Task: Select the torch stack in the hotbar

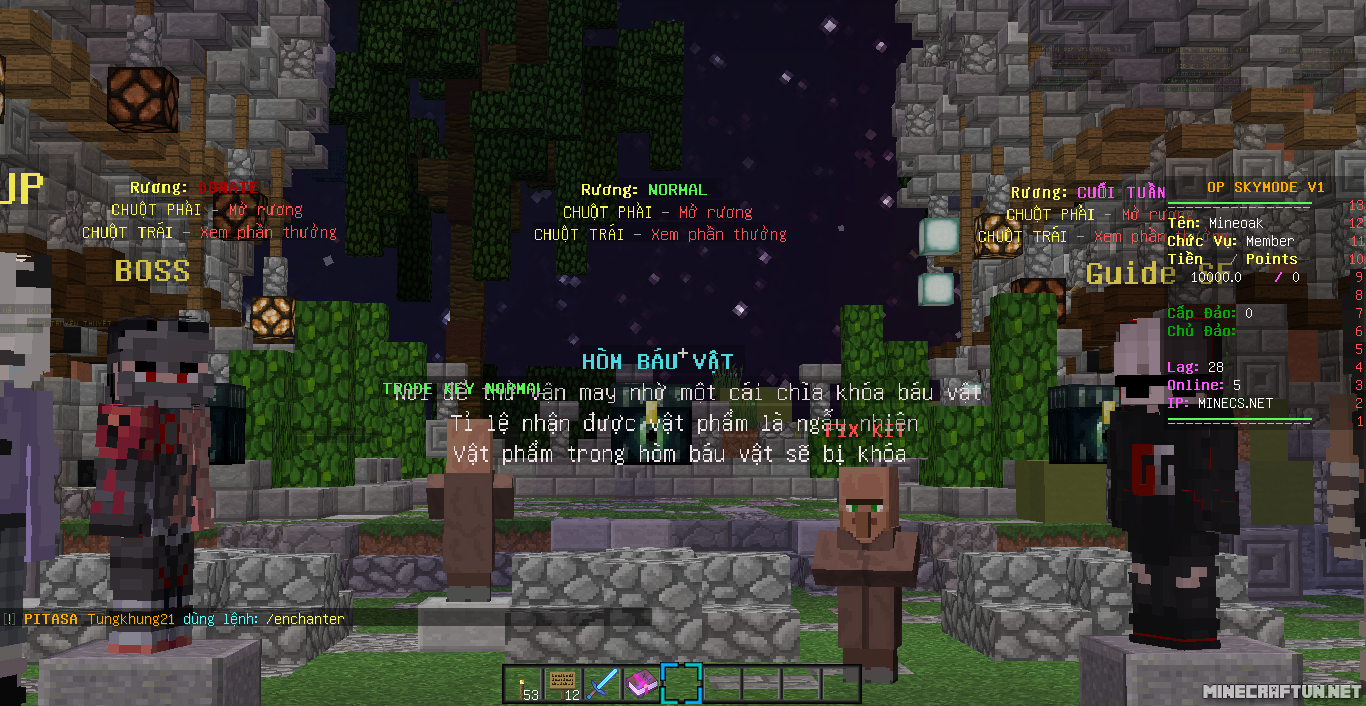Action: (523, 684)
